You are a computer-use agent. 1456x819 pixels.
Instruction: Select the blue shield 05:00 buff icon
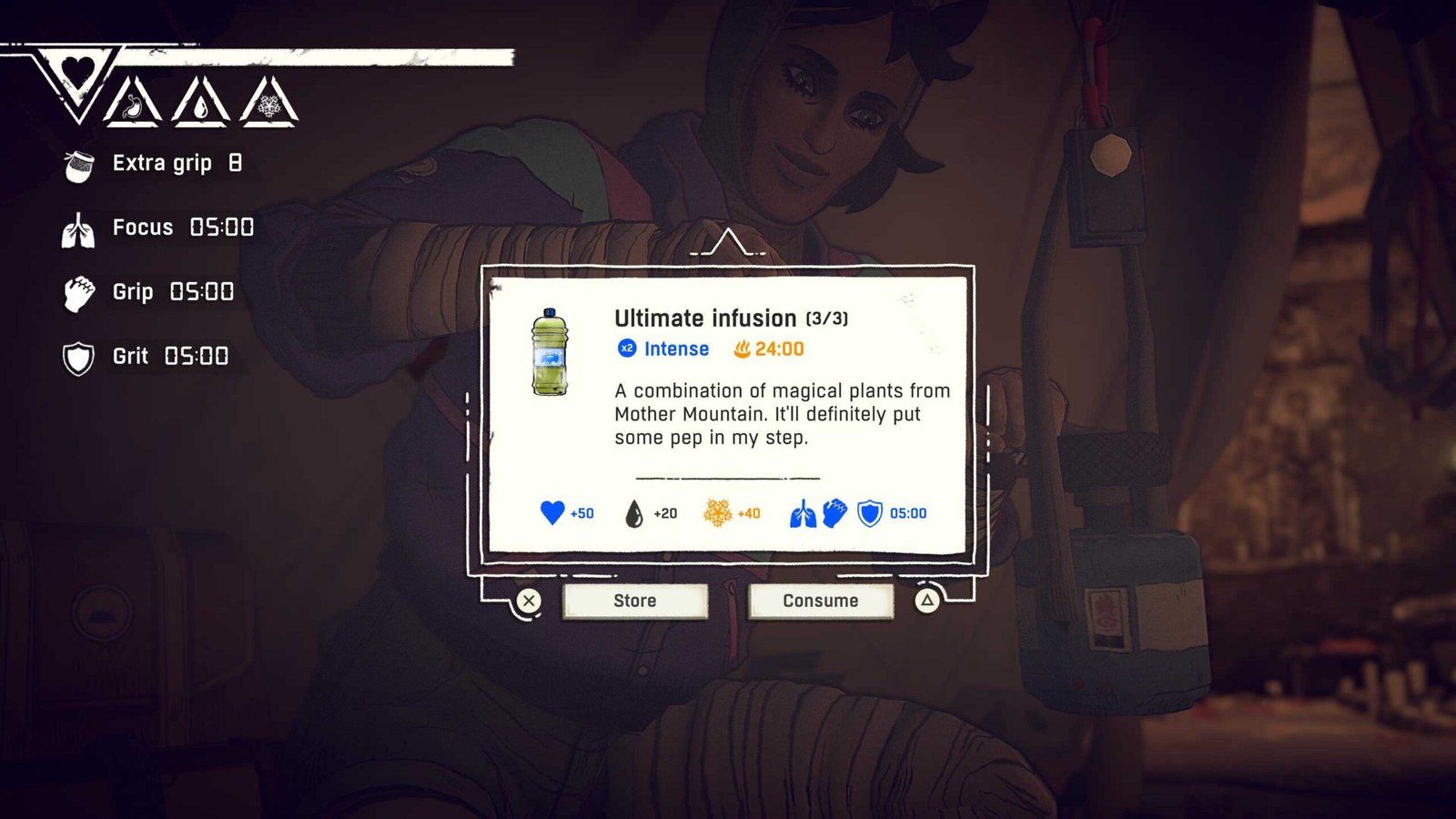(x=869, y=512)
